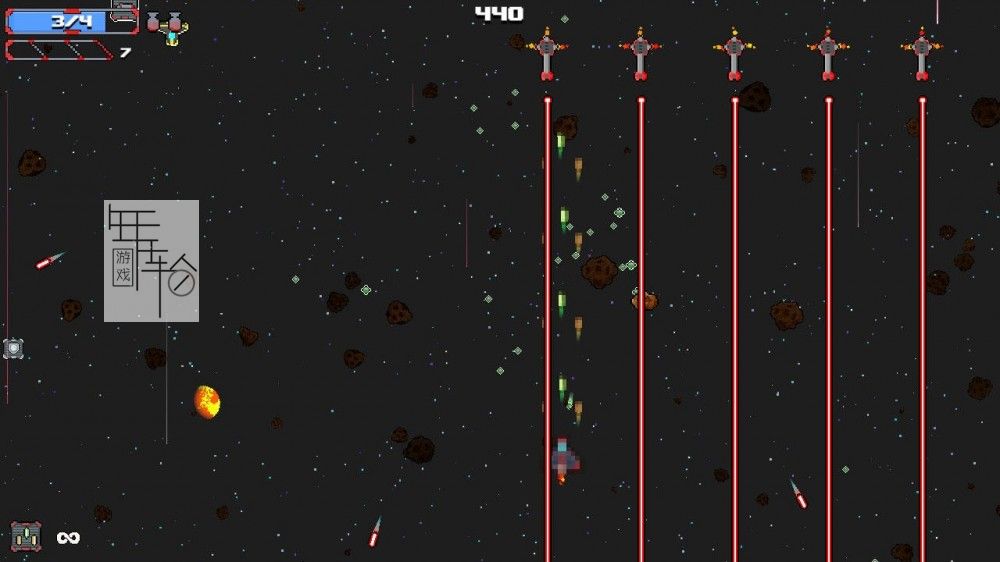This screenshot has width=1000, height=562.
Task: Click the gray Chinese watermark logo
Action: 151,261
